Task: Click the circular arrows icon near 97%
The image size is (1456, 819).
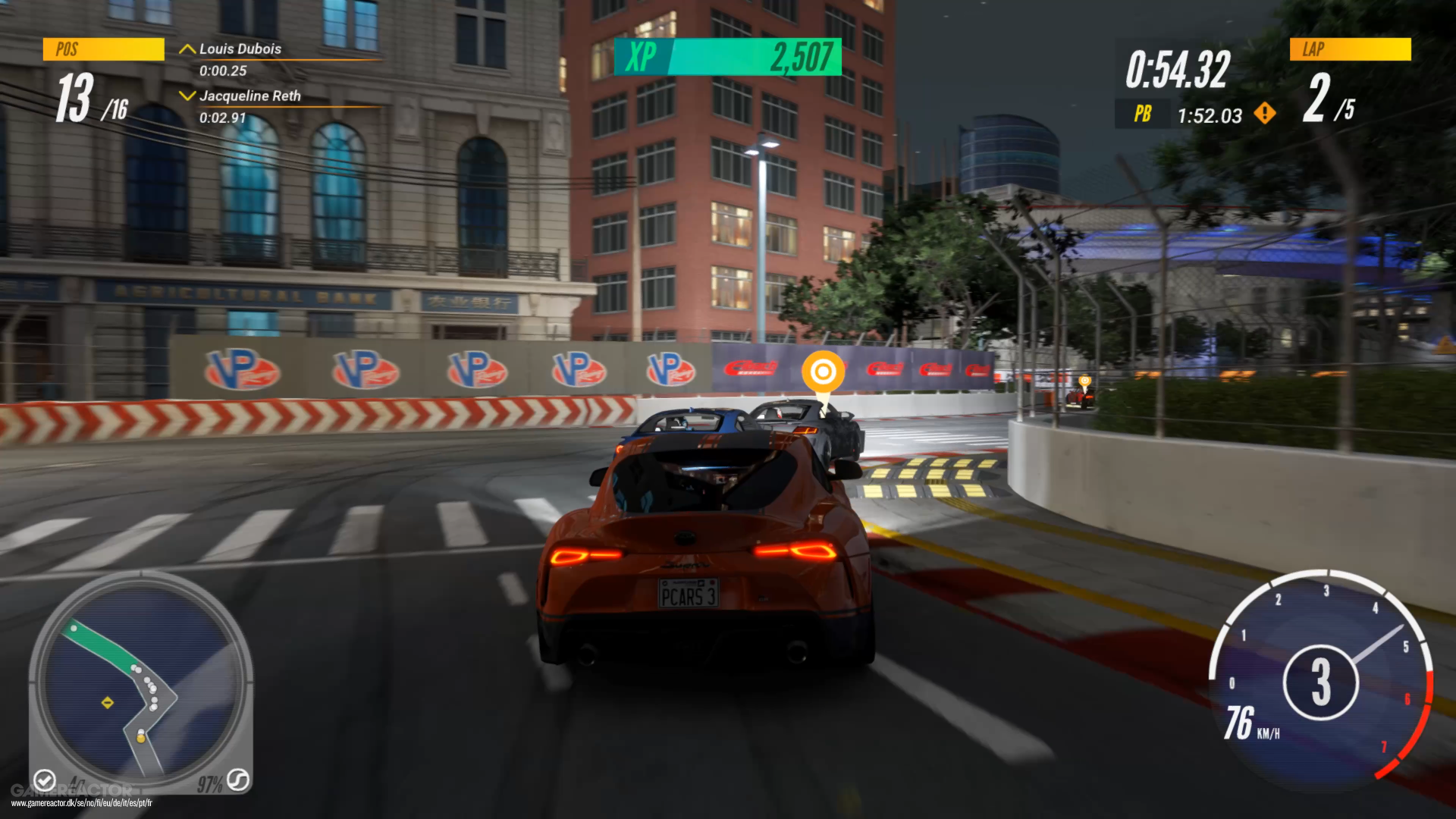Action: coord(240,780)
